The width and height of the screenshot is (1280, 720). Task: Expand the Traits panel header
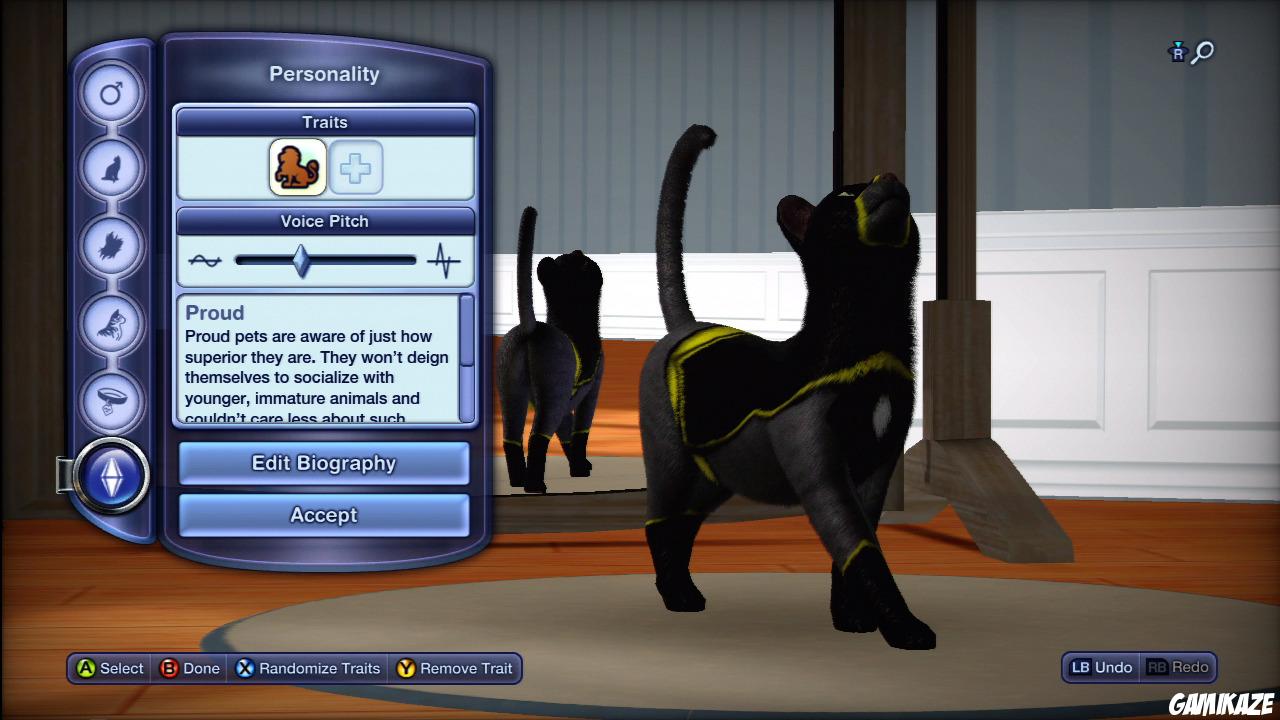(324, 121)
